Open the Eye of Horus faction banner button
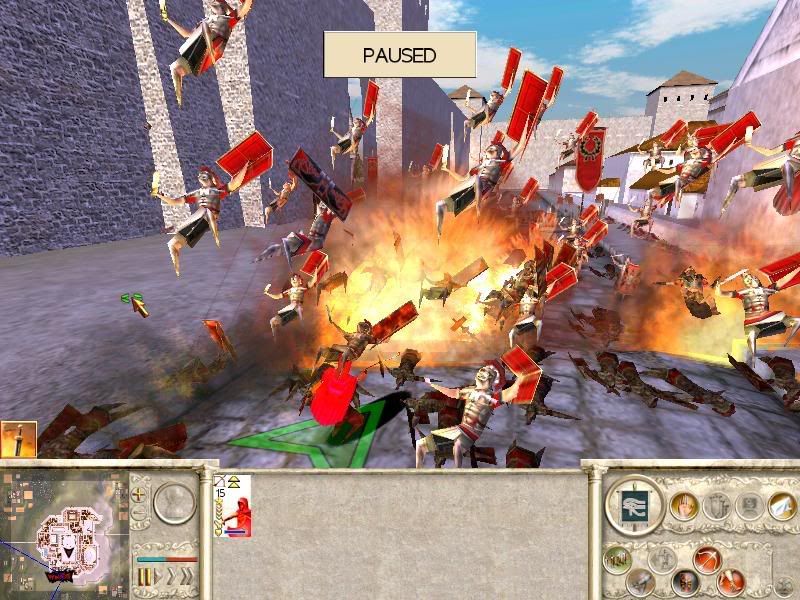The image size is (800, 600). [634, 505]
